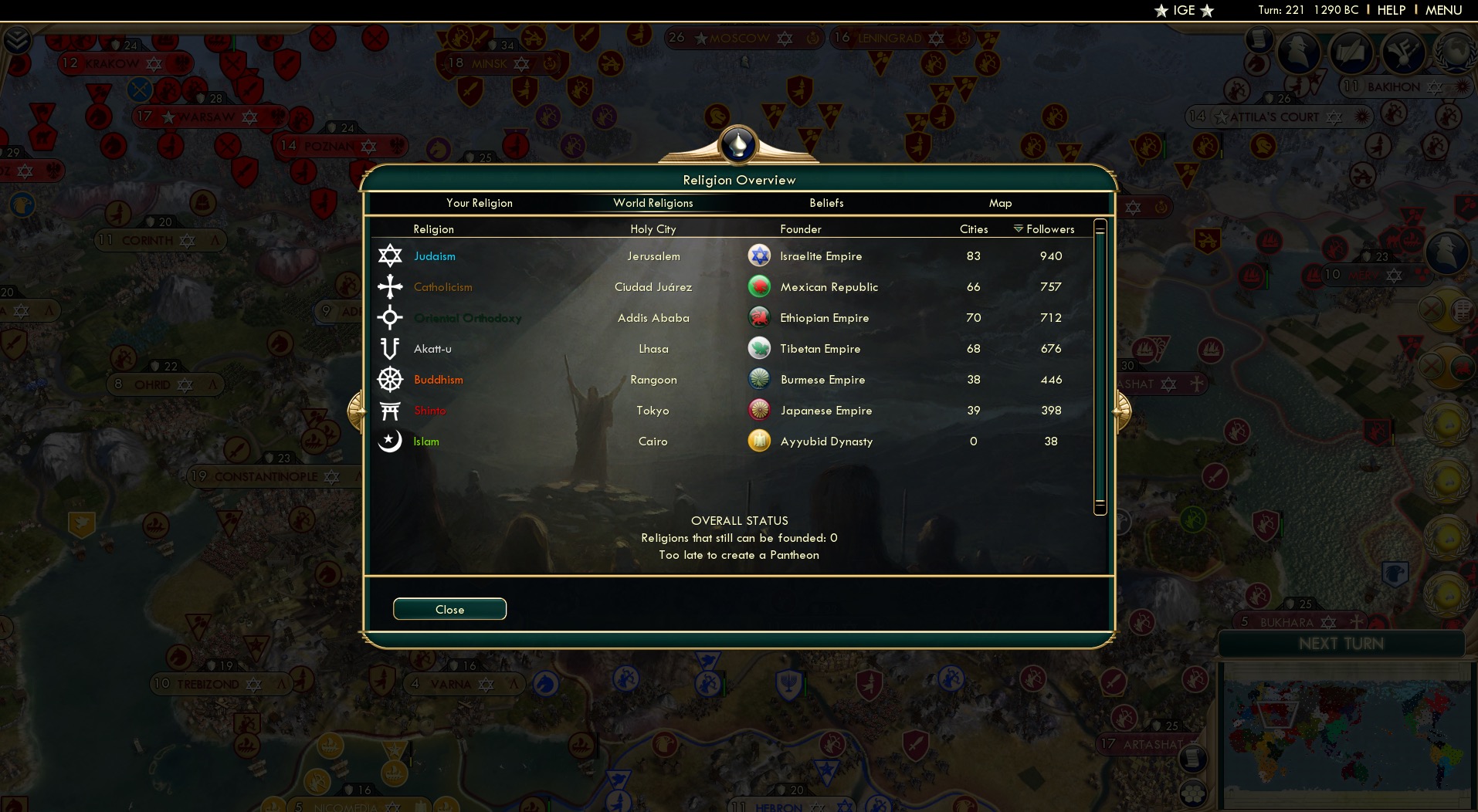Screen dimensions: 1478x812
Task: Click the Islam crescent moon icon
Action: click(x=390, y=441)
